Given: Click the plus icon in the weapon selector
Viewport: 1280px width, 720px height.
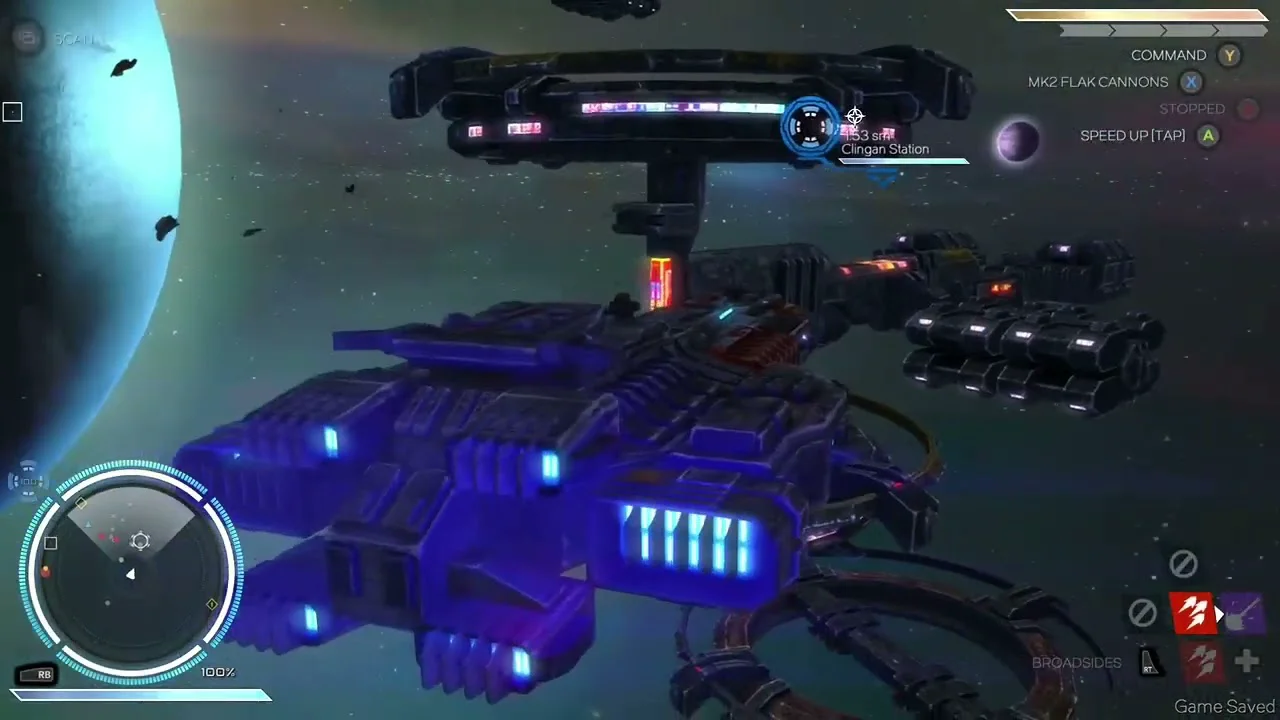Looking at the screenshot, I should pos(1246,660).
